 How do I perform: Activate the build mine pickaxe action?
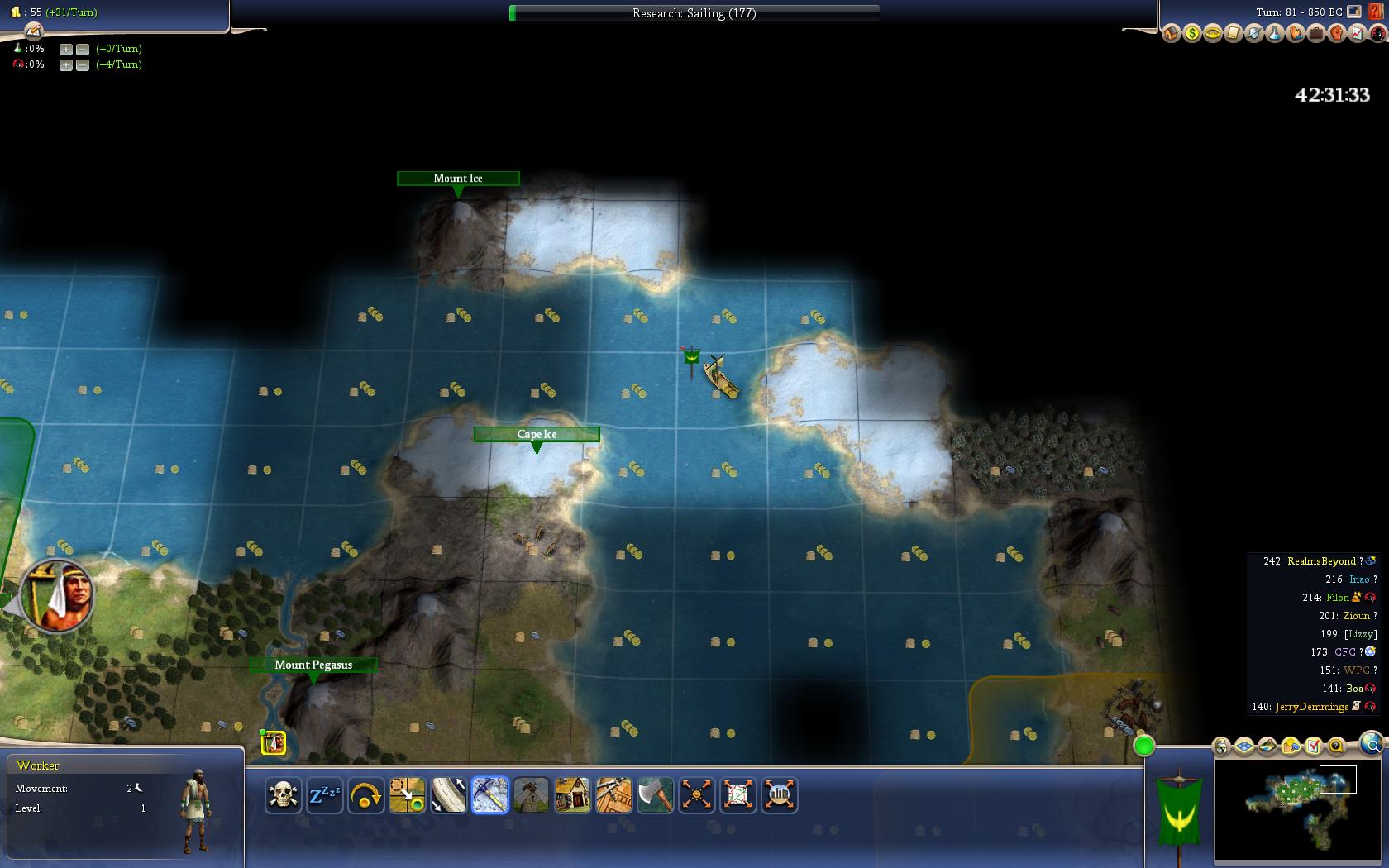point(489,795)
